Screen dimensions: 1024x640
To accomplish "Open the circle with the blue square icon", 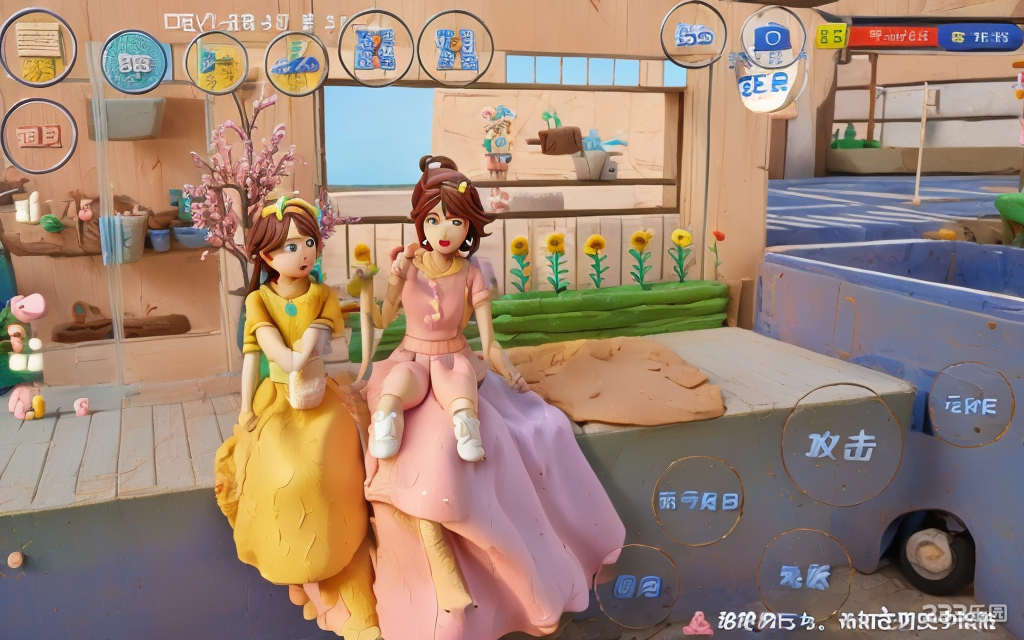I will (x=772, y=38).
